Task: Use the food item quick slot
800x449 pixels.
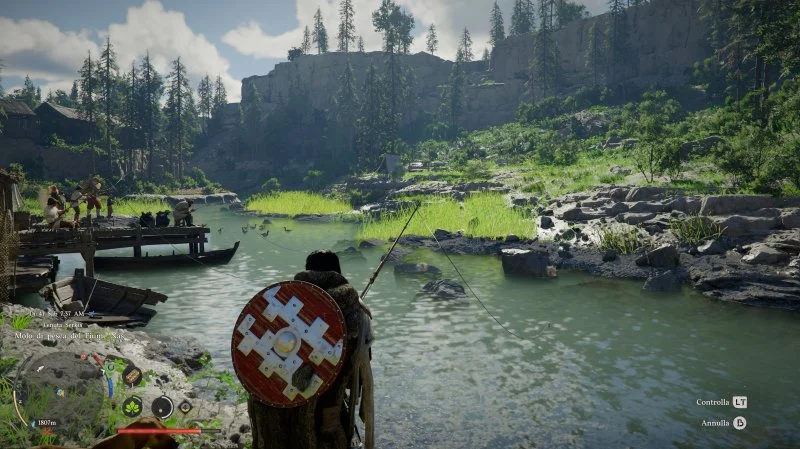Action: (132, 376)
